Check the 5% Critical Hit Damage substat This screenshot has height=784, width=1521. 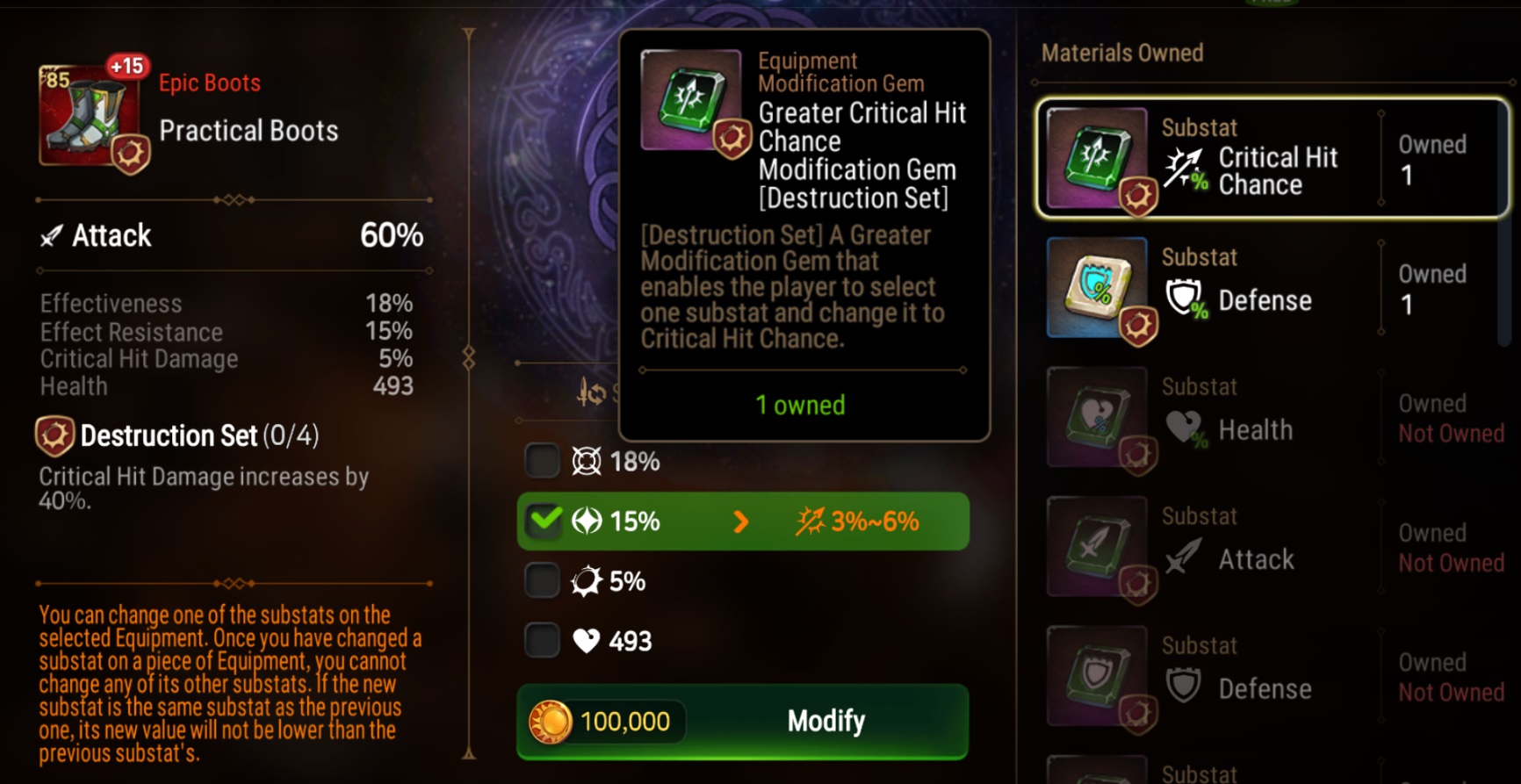click(544, 579)
